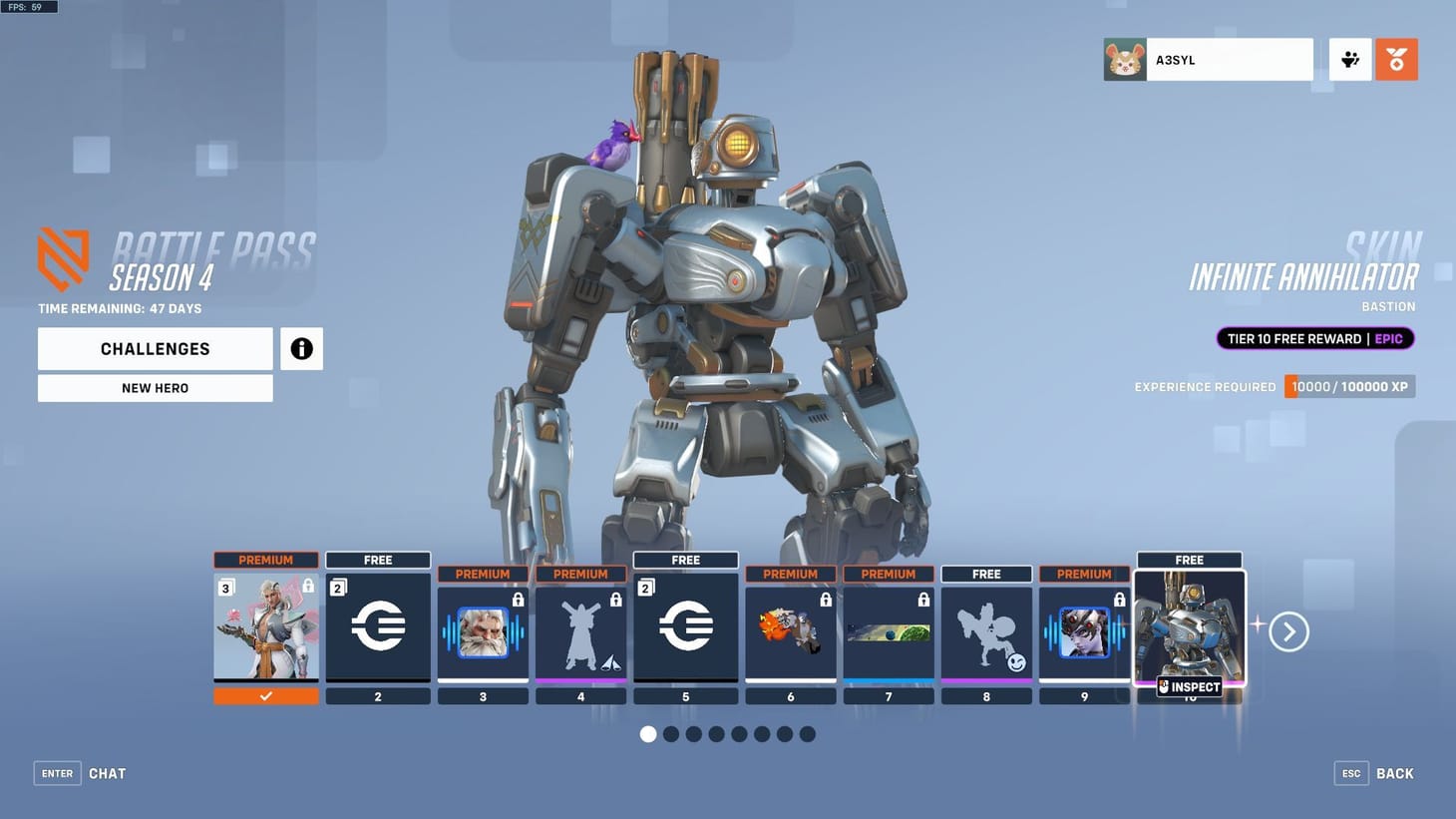1456x819 pixels.
Task: Open the info icon next to Challenges
Action: [301, 348]
